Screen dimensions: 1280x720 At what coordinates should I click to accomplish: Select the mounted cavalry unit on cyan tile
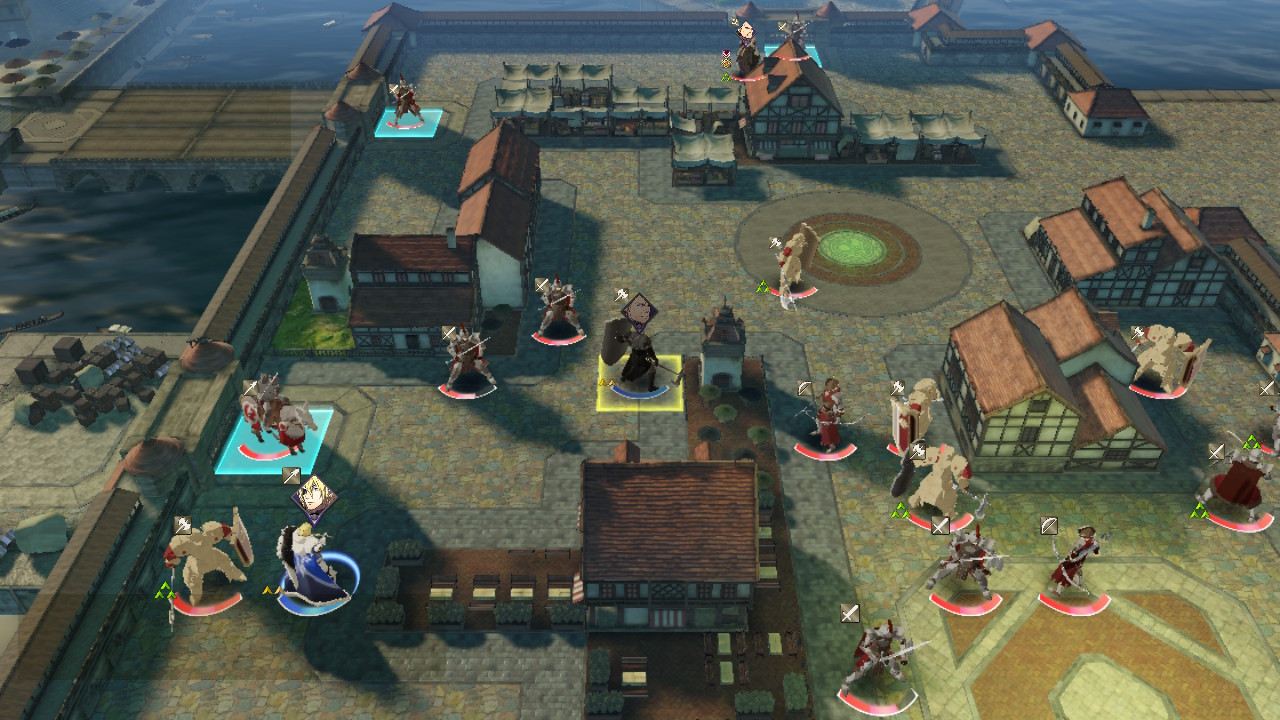click(x=271, y=422)
